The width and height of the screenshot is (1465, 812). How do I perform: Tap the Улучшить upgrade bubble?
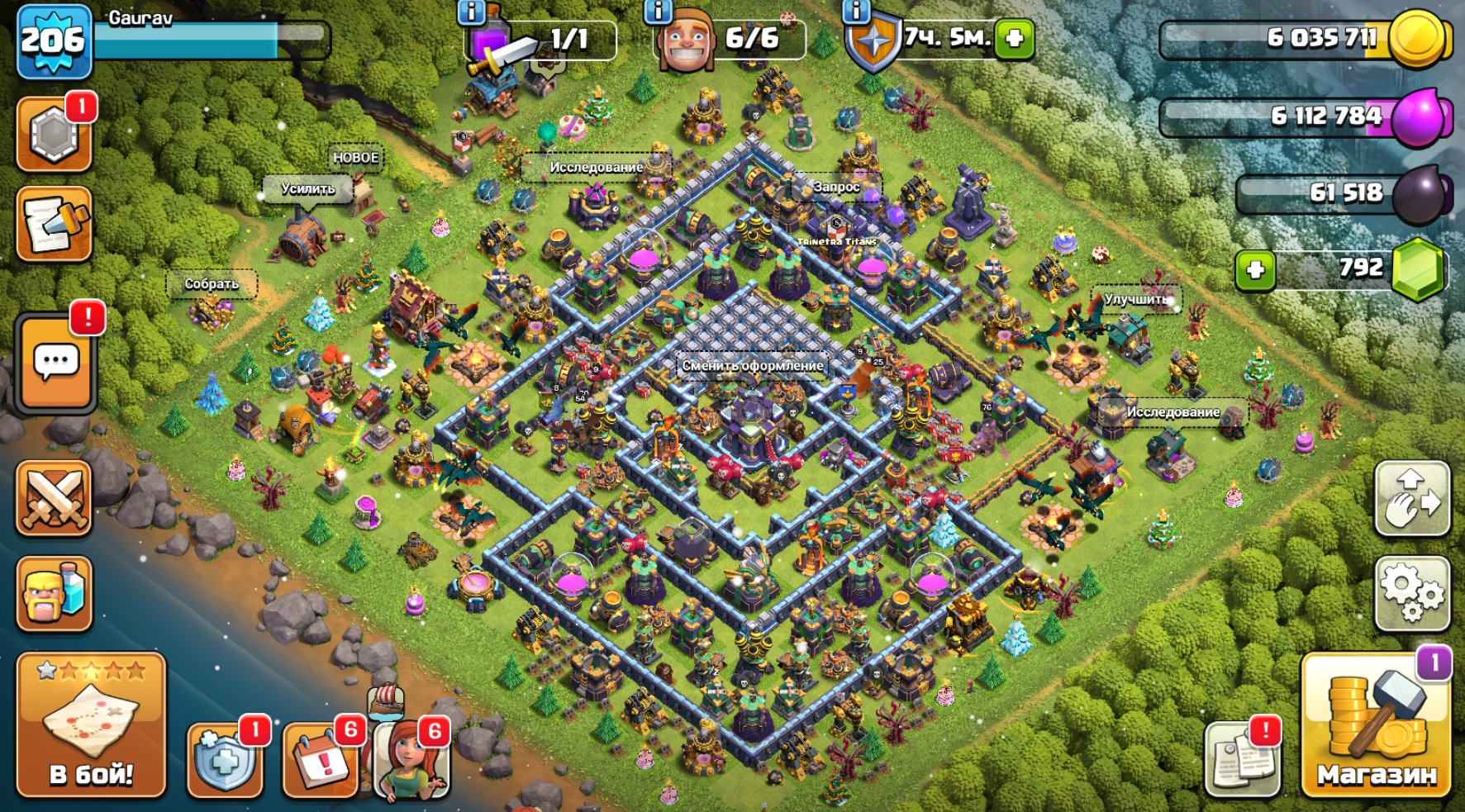tap(1138, 299)
